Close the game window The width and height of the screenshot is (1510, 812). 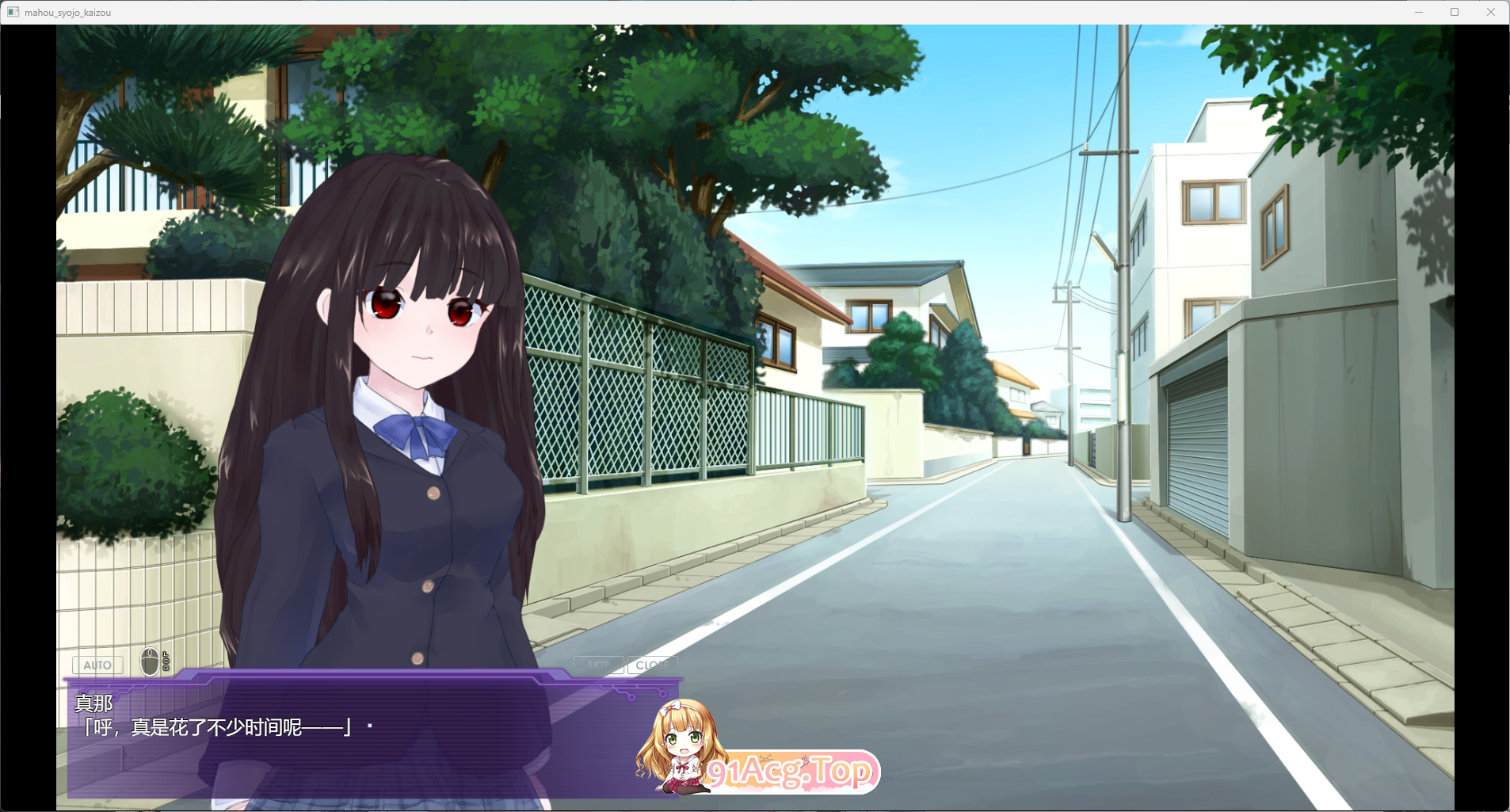point(1493,11)
